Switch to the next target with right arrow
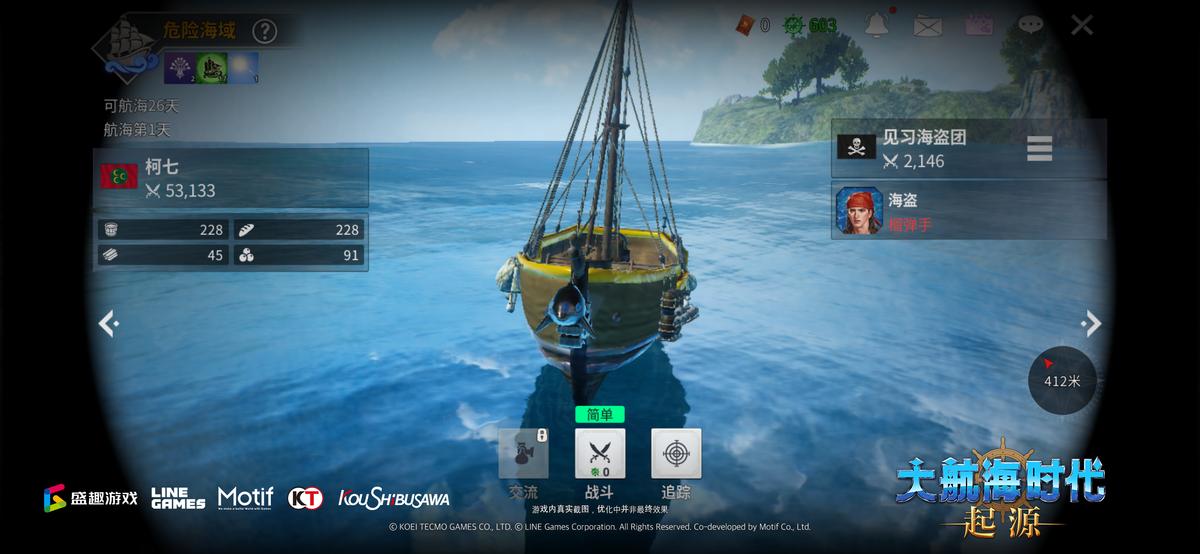1200x554 pixels. pos(1092,323)
